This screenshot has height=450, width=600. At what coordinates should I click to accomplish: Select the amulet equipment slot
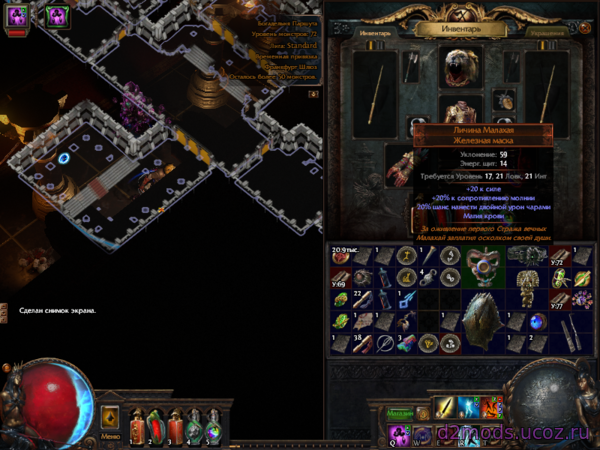[x=503, y=100]
